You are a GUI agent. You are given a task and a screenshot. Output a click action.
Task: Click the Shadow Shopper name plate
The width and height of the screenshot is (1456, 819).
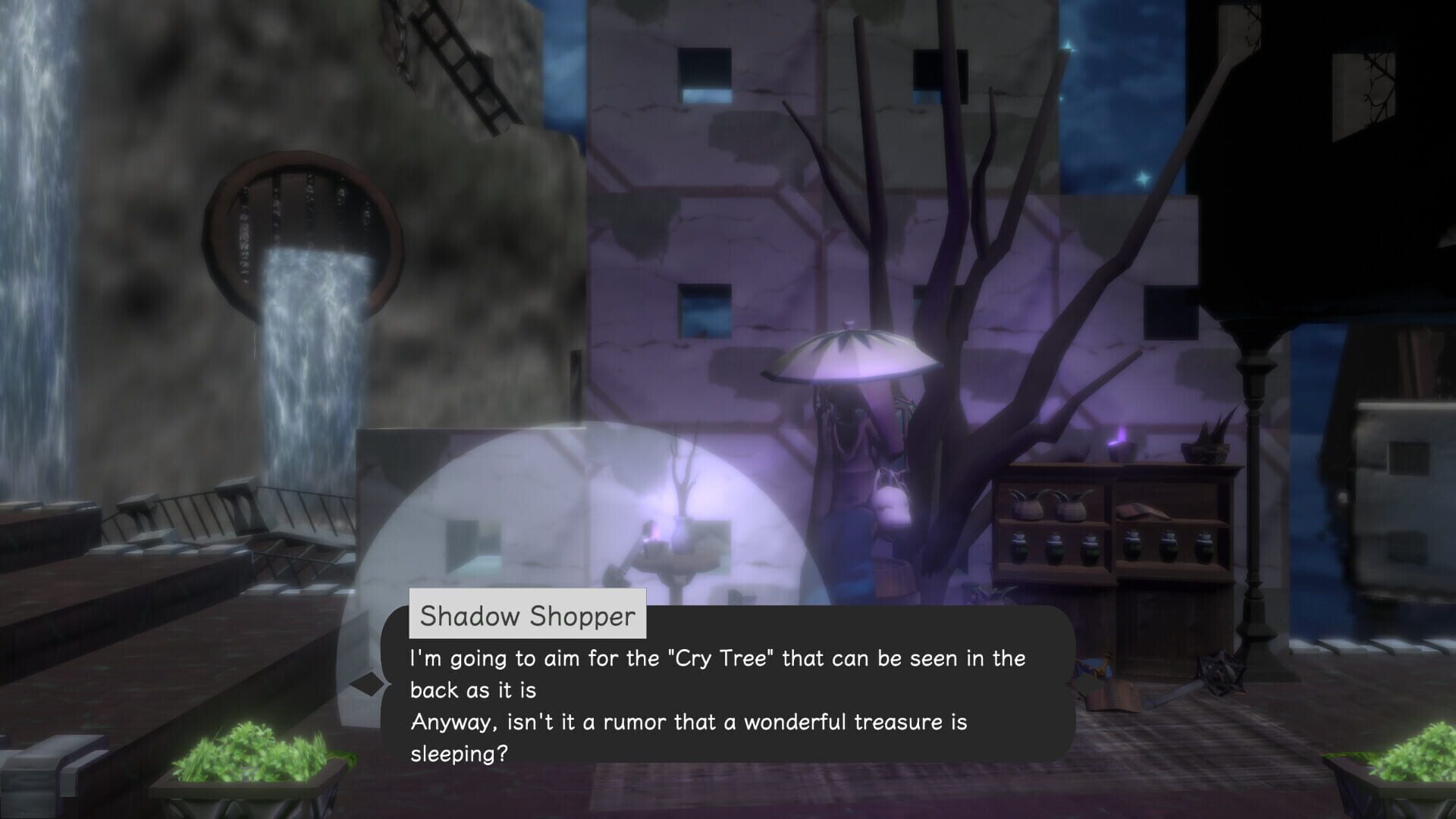click(x=529, y=615)
